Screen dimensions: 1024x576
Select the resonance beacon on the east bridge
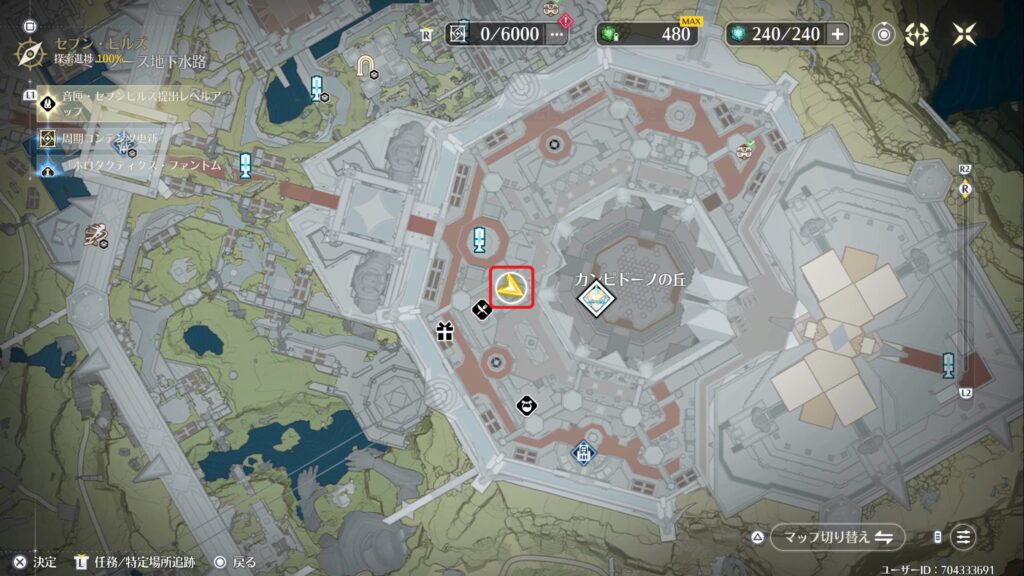pyautogui.click(x=948, y=364)
